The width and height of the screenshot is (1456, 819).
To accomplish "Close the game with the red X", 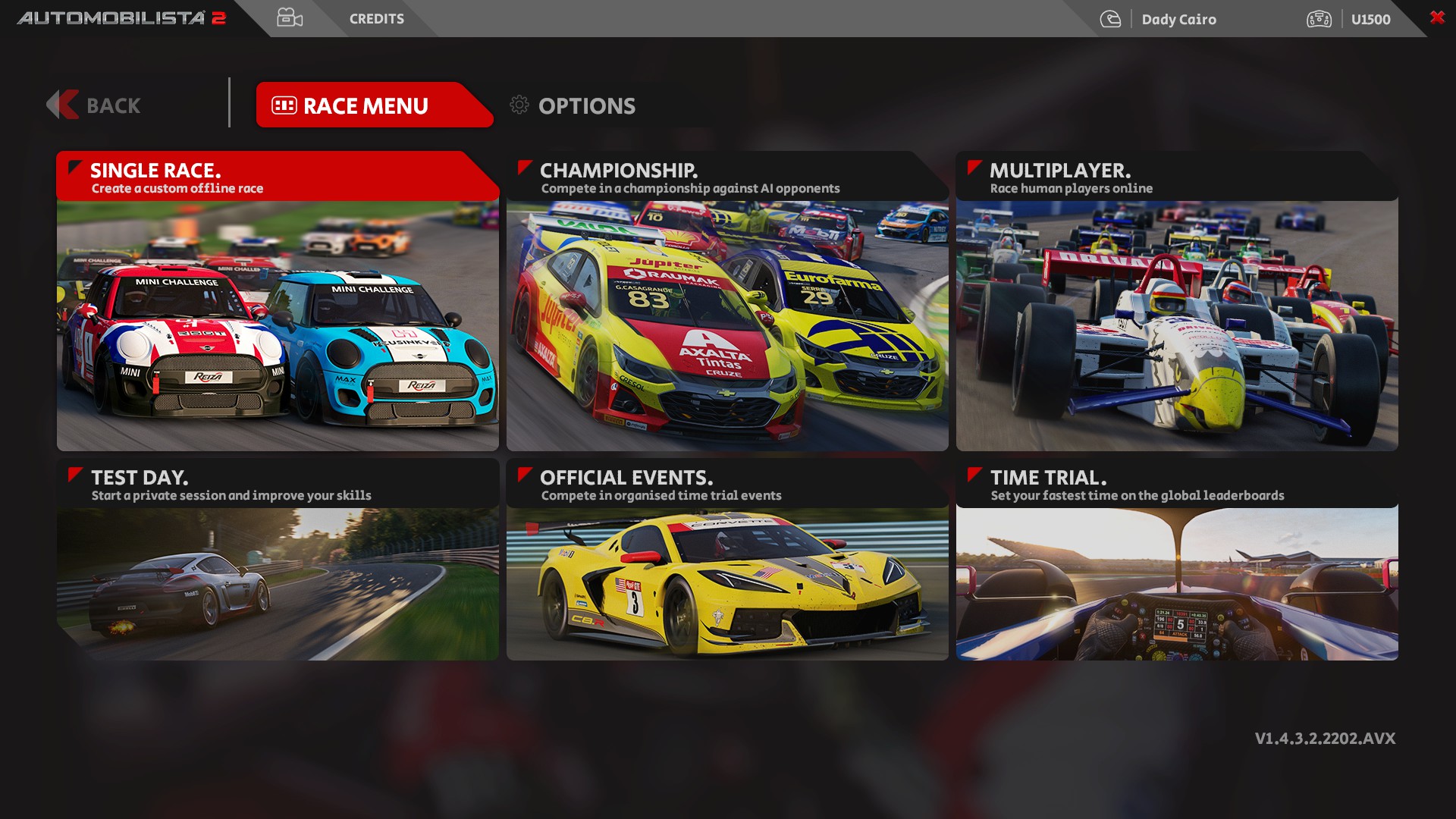I will pyautogui.click(x=1437, y=17).
